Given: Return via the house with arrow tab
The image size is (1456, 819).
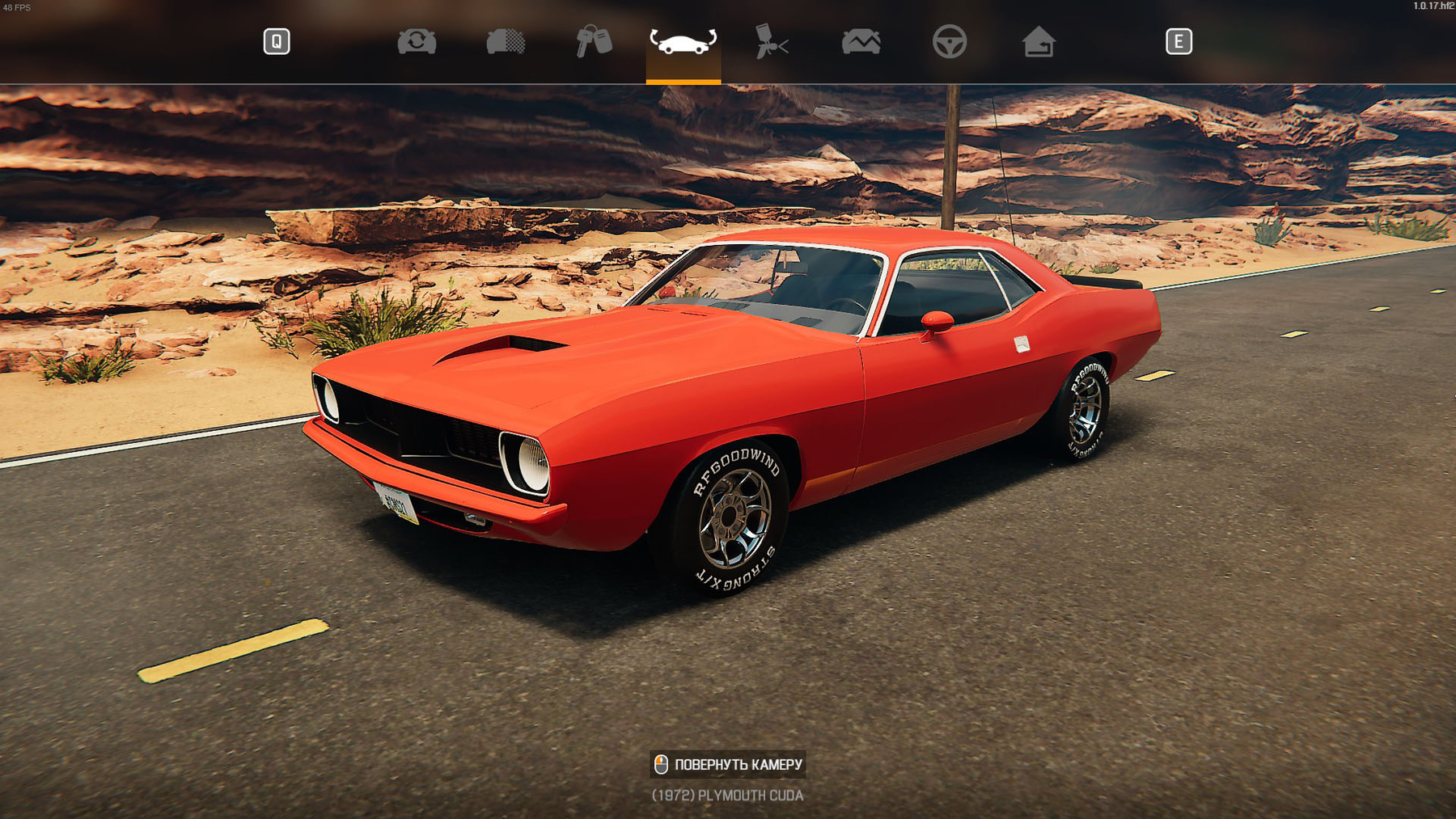Looking at the screenshot, I should (x=1038, y=41).
